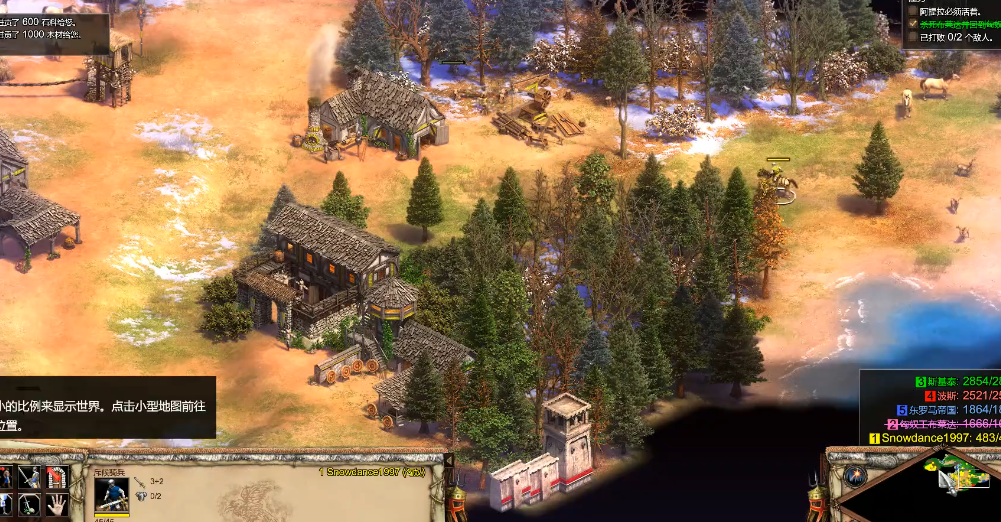Screen dimensions: 1001x522
Task: Click the 已打败 0/2 objective entry
Action: (956, 37)
